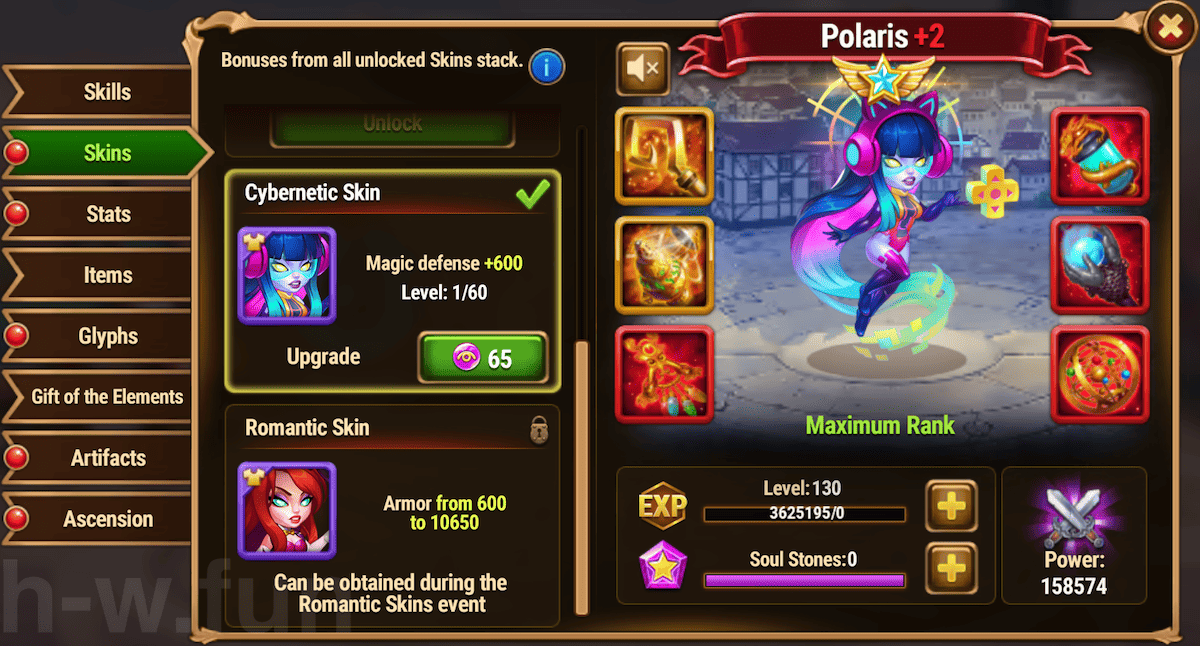Open Gift of the Elements tab

(x=107, y=397)
